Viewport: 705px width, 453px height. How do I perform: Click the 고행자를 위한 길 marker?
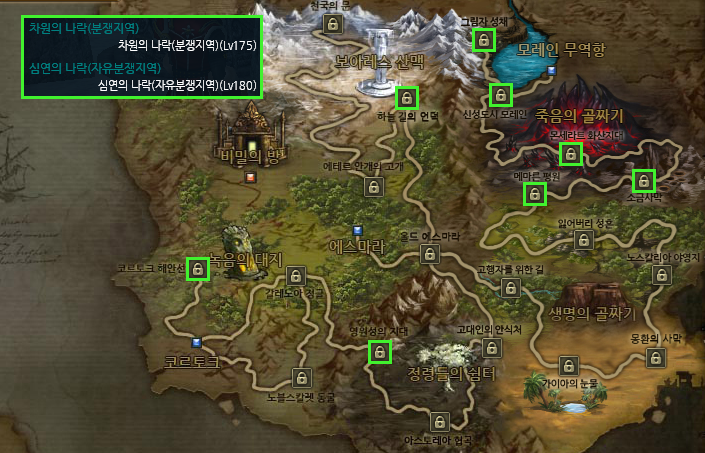pos(510,288)
